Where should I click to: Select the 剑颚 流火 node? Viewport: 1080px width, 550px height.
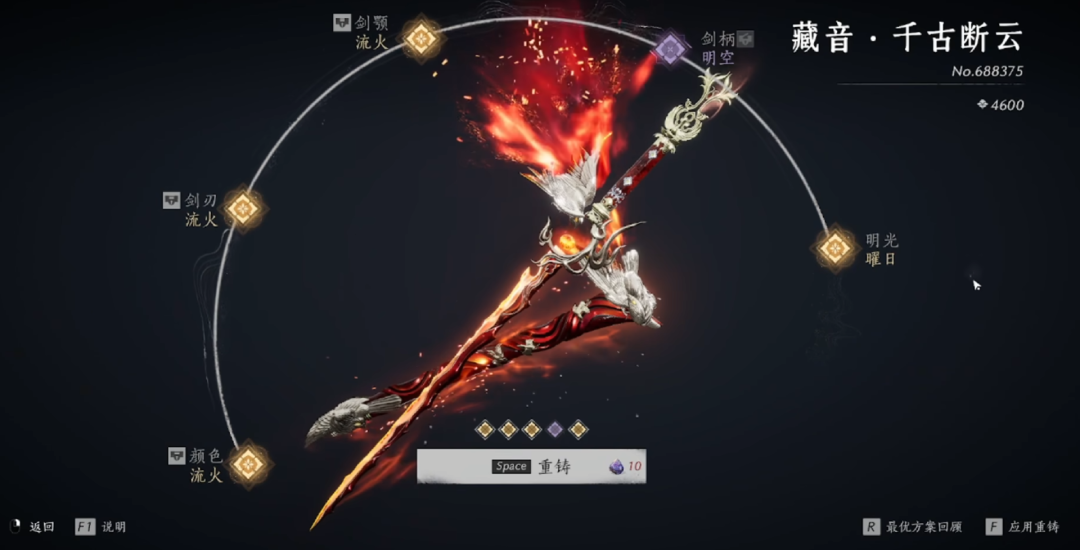point(421,39)
